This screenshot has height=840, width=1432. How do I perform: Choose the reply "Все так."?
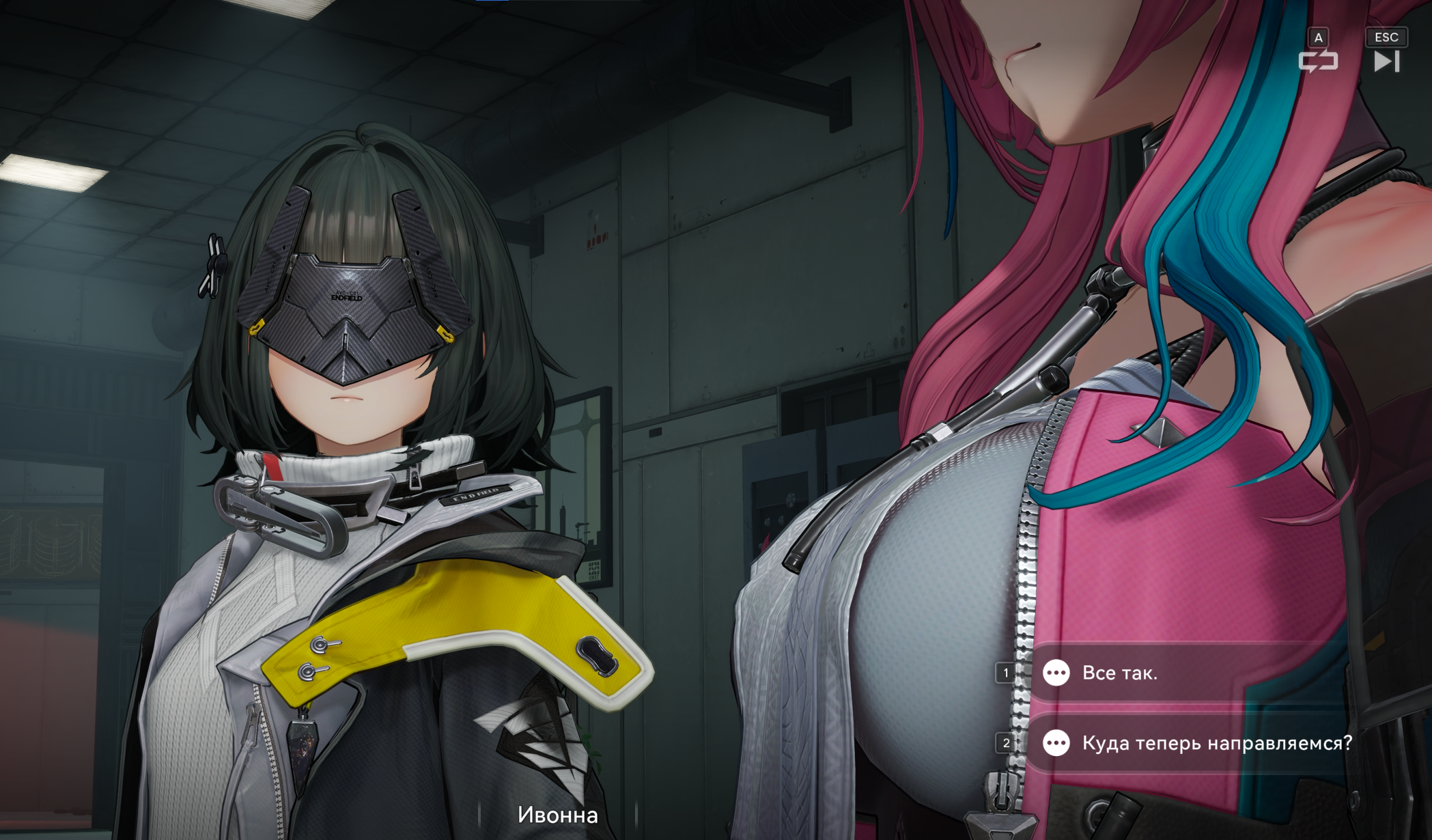[1120, 673]
